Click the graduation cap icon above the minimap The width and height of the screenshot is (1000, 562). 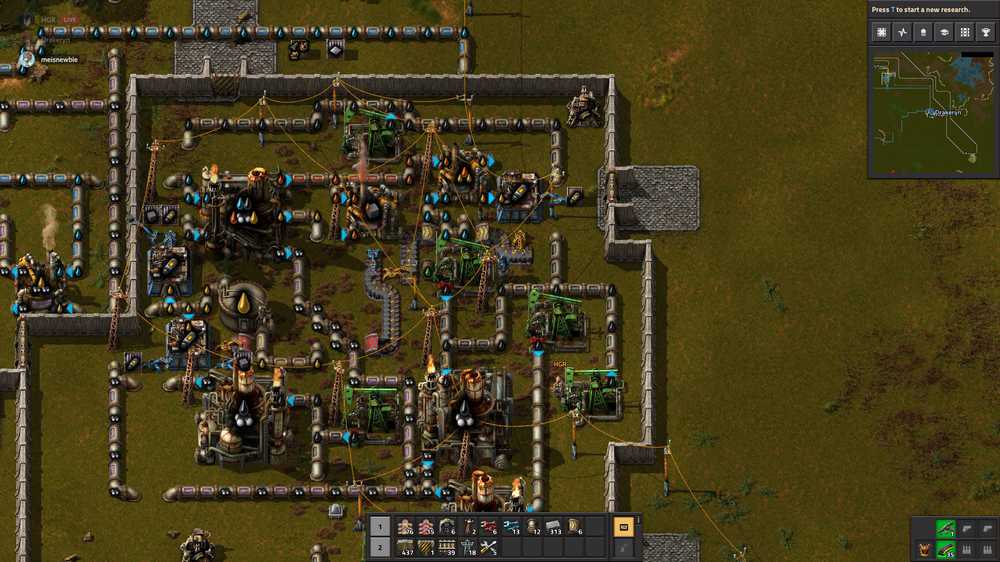tap(943, 32)
